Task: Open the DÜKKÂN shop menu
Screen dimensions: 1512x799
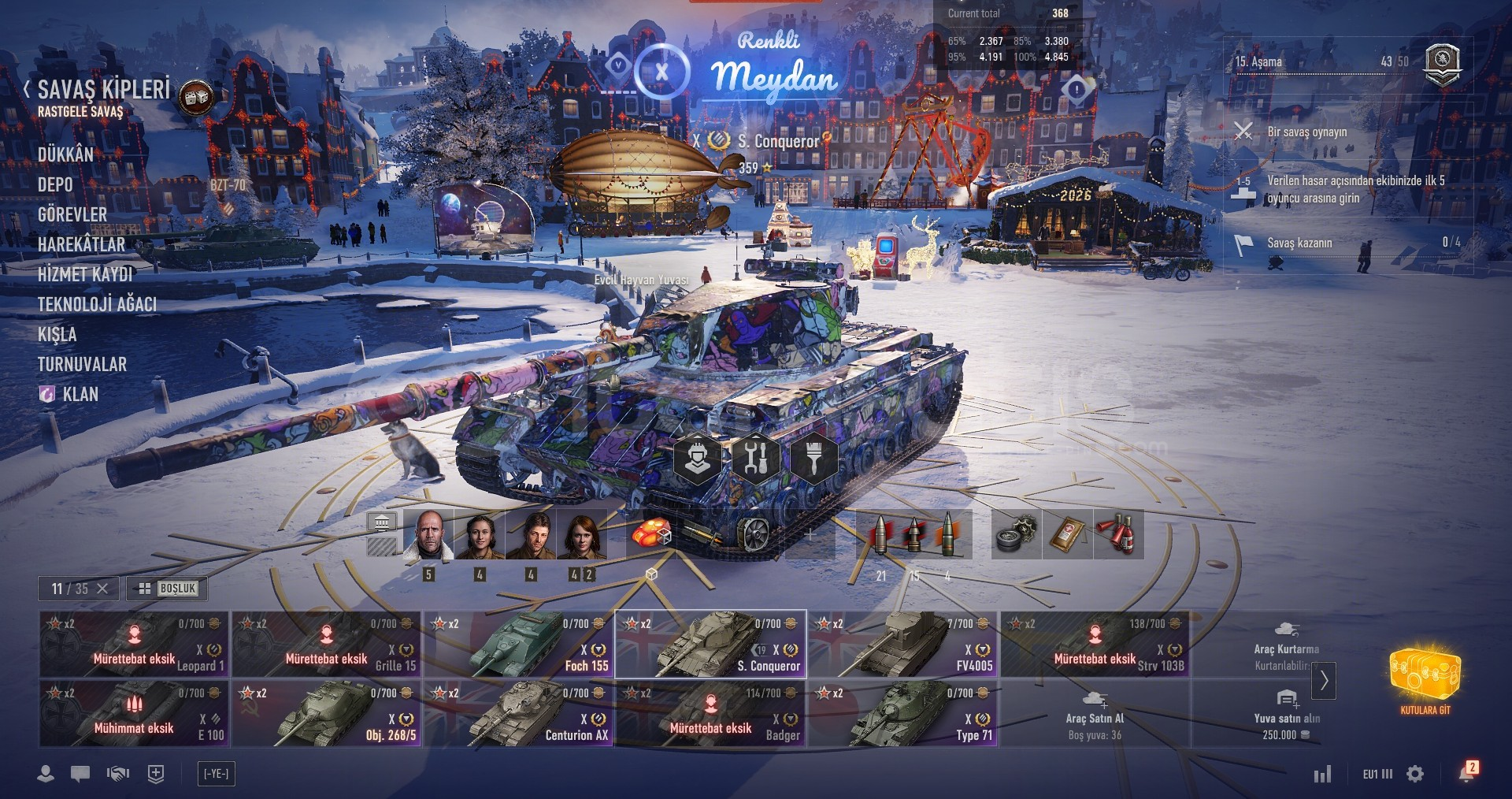Action: point(65,154)
